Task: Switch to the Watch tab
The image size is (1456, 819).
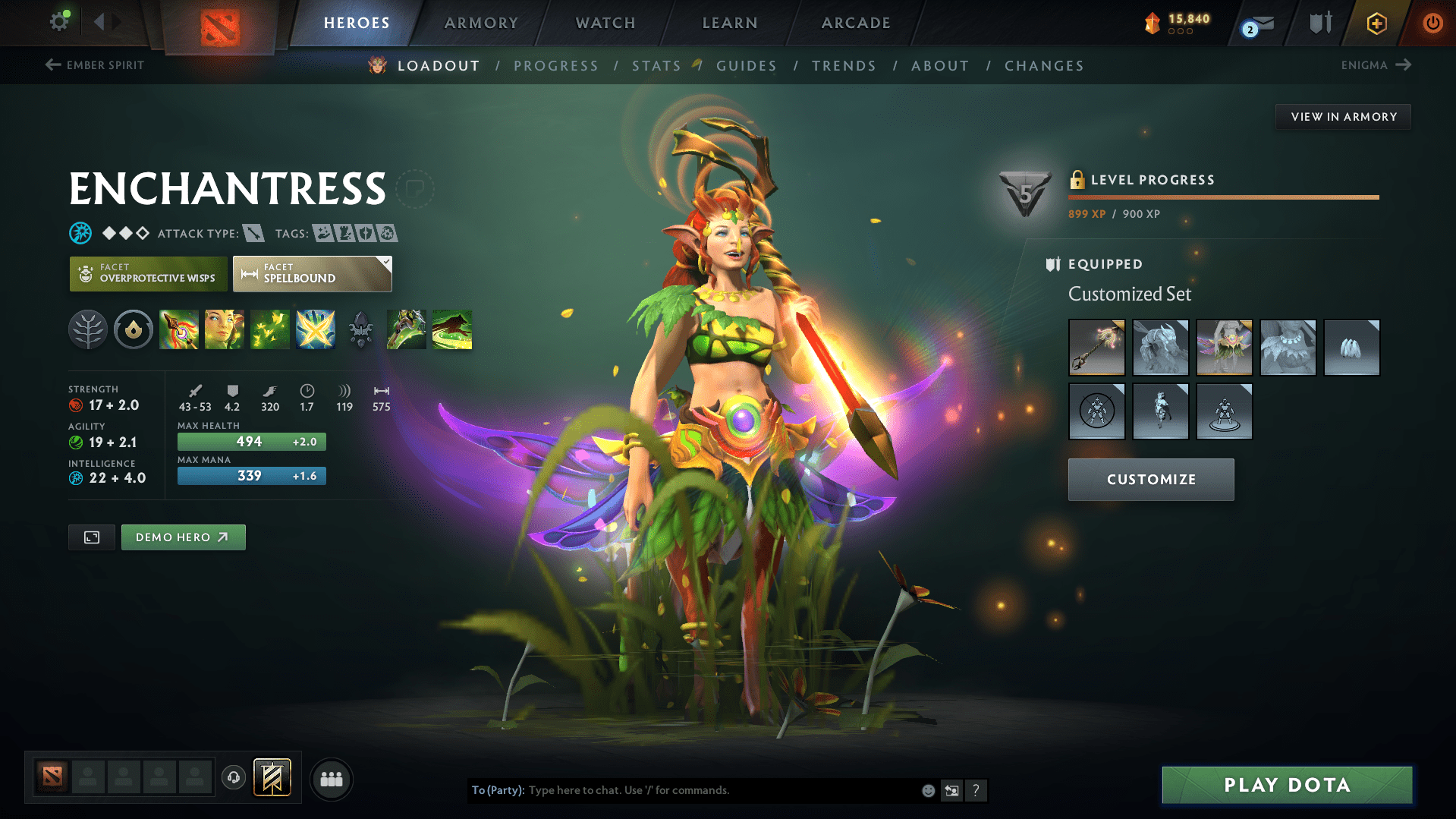Action: [x=605, y=23]
